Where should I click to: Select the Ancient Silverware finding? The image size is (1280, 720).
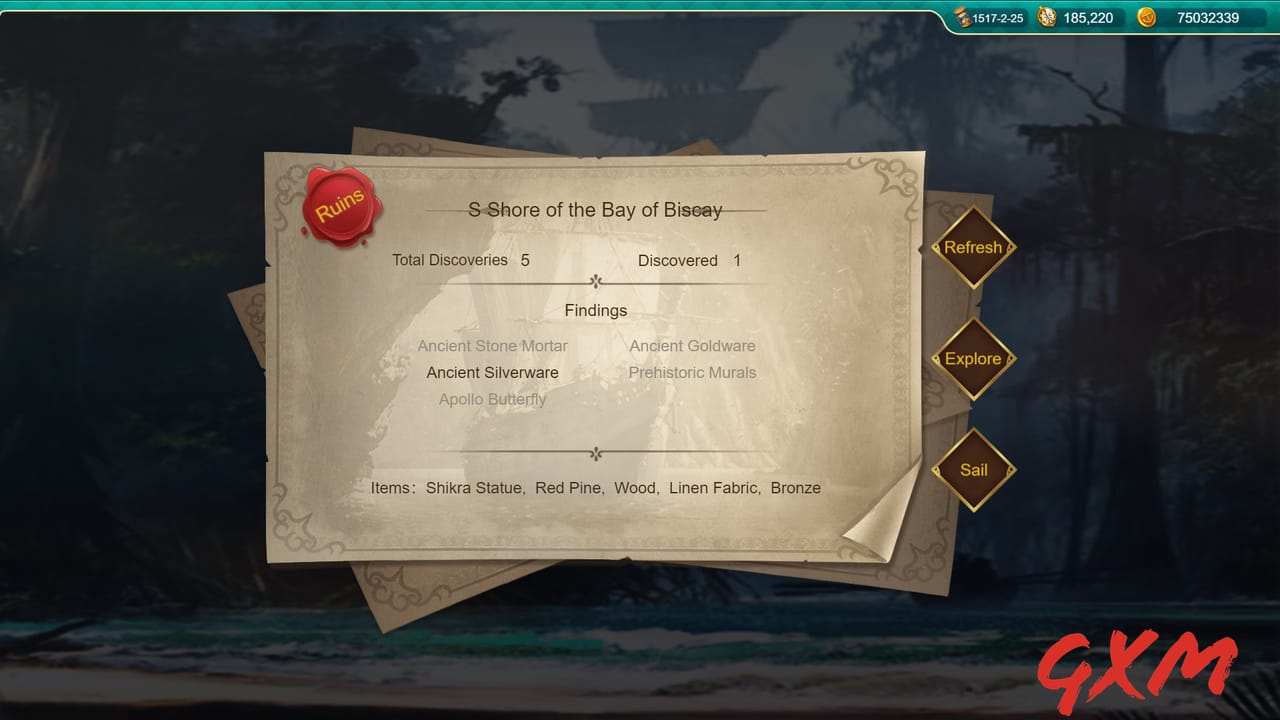coord(492,372)
